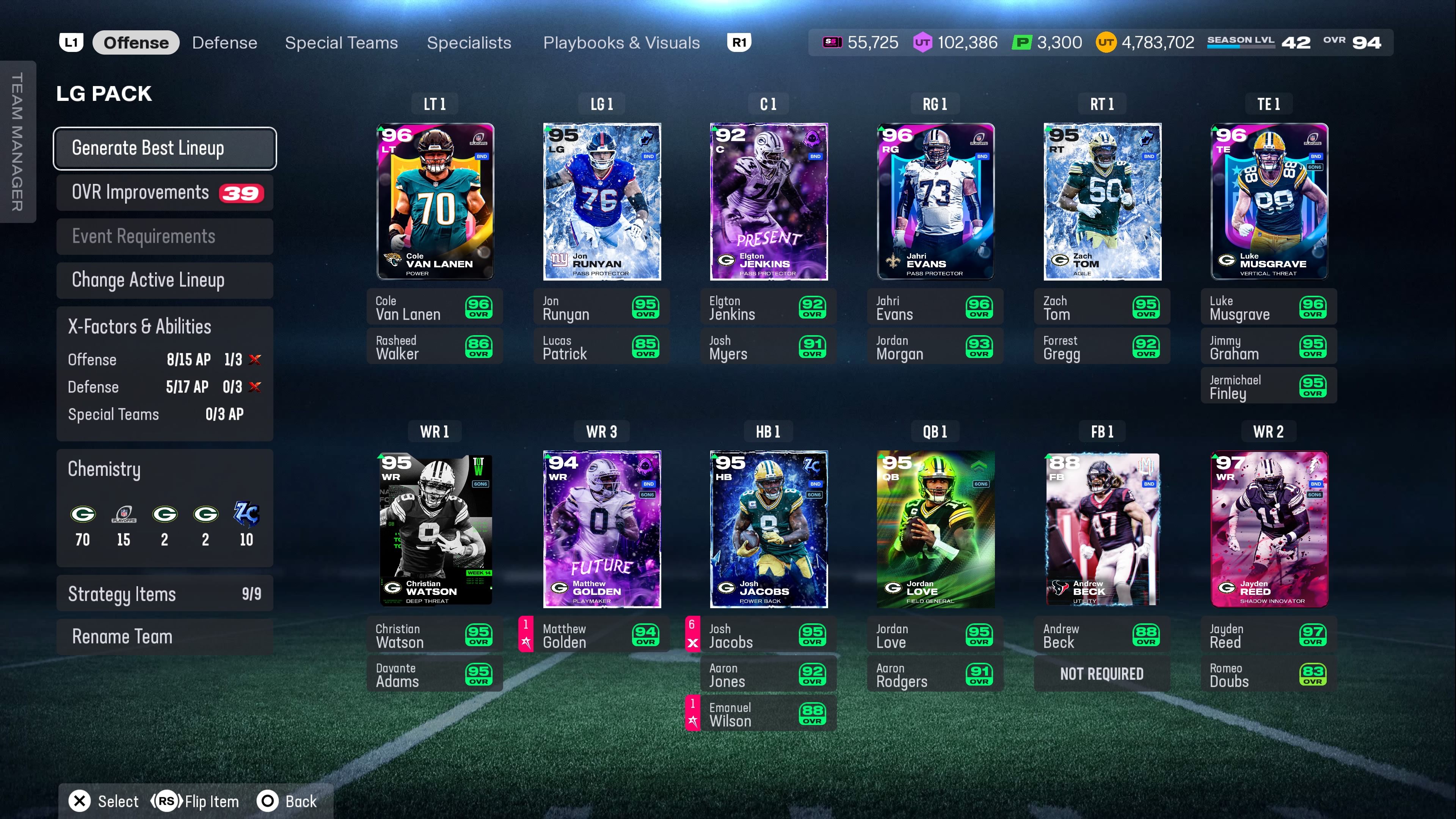Open Jayden Reed WR card

click(x=1268, y=529)
